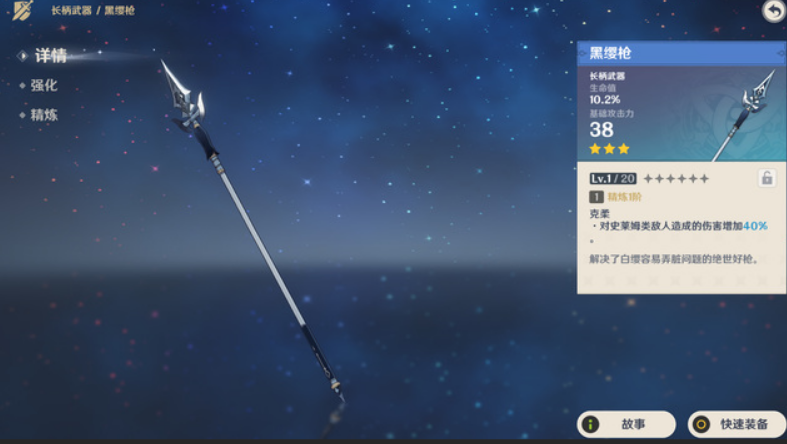Choose 快速装备 quick equip button
Image resolution: width=787 pixels, height=444 pixels.
click(x=737, y=424)
